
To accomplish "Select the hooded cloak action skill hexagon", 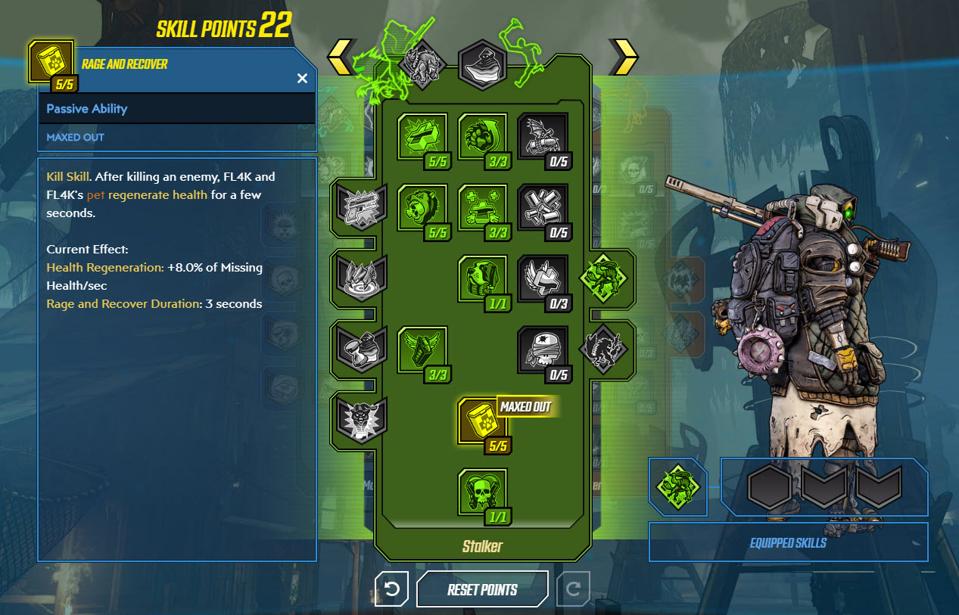I will tap(482, 63).
